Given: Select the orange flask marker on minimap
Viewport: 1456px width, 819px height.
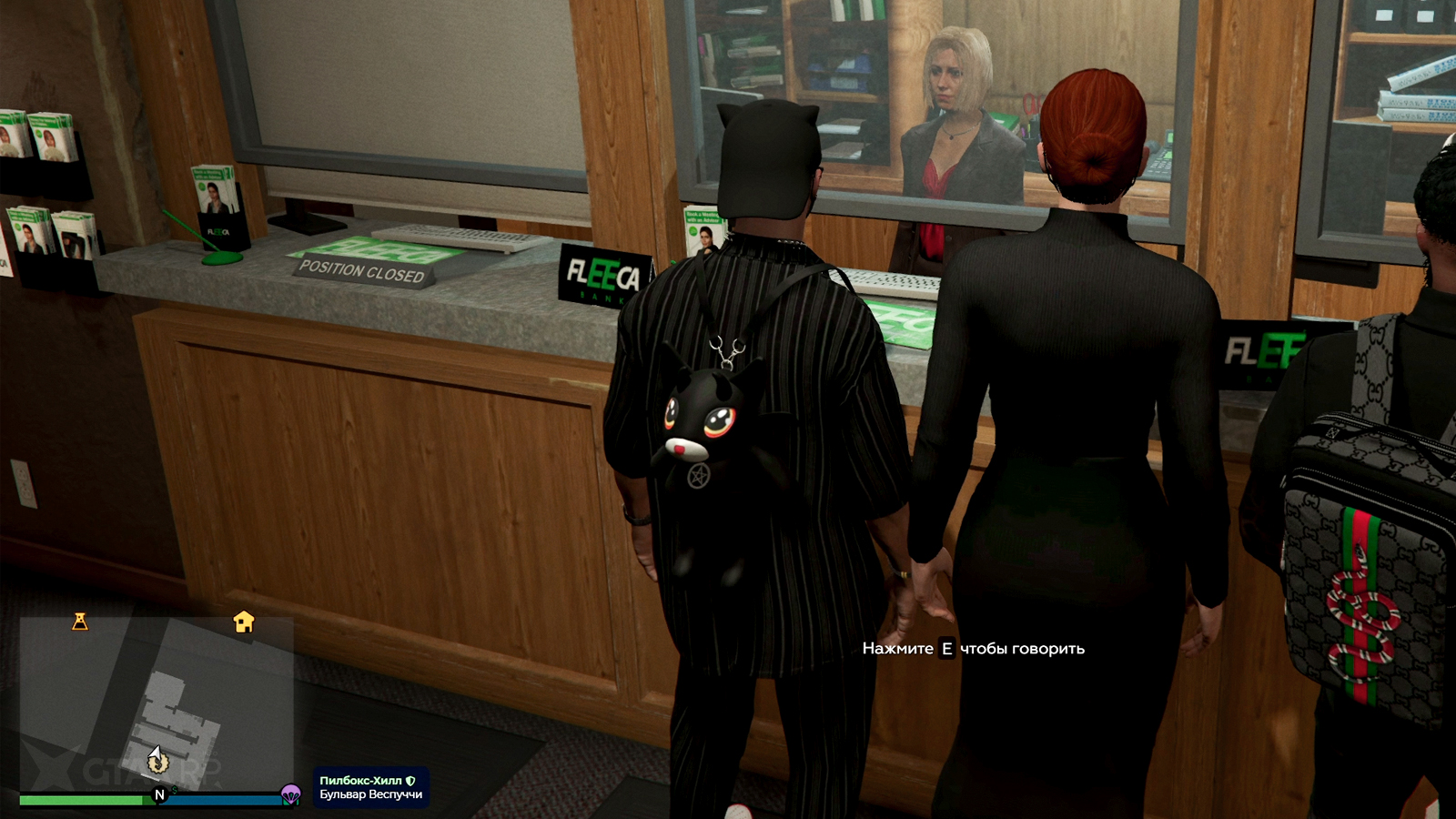Looking at the screenshot, I should [80, 622].
